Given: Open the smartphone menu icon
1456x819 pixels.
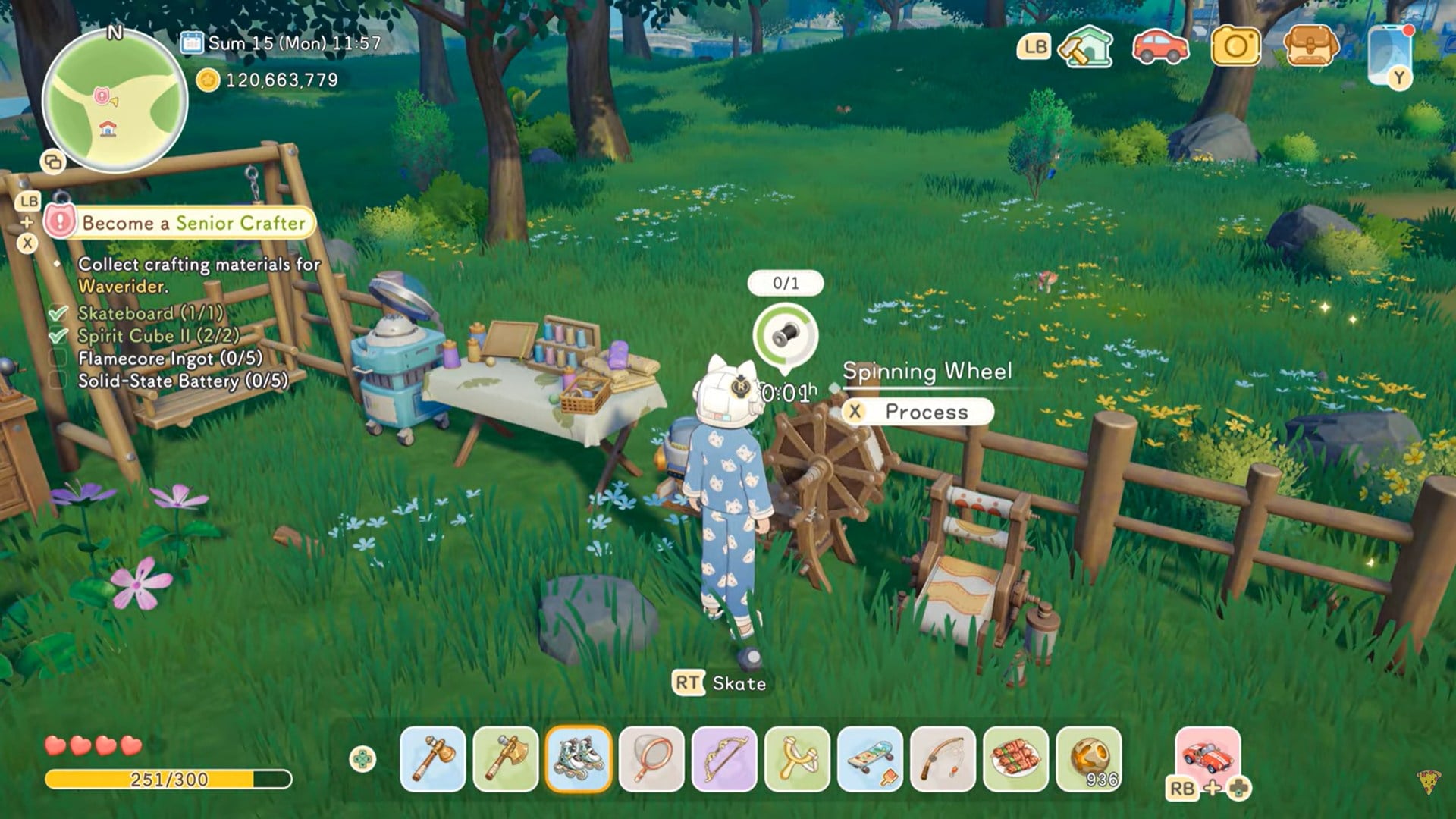Looking at the screenshot, I should tap(1390, 53).
